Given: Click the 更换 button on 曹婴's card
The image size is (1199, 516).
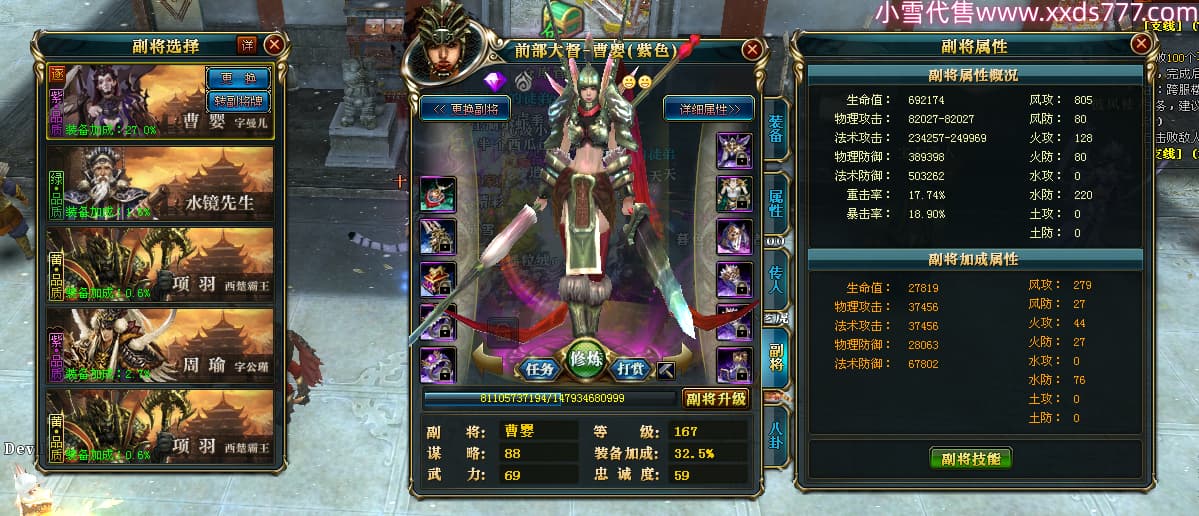Looking at the screenshot, I should (x=238, y=77).
